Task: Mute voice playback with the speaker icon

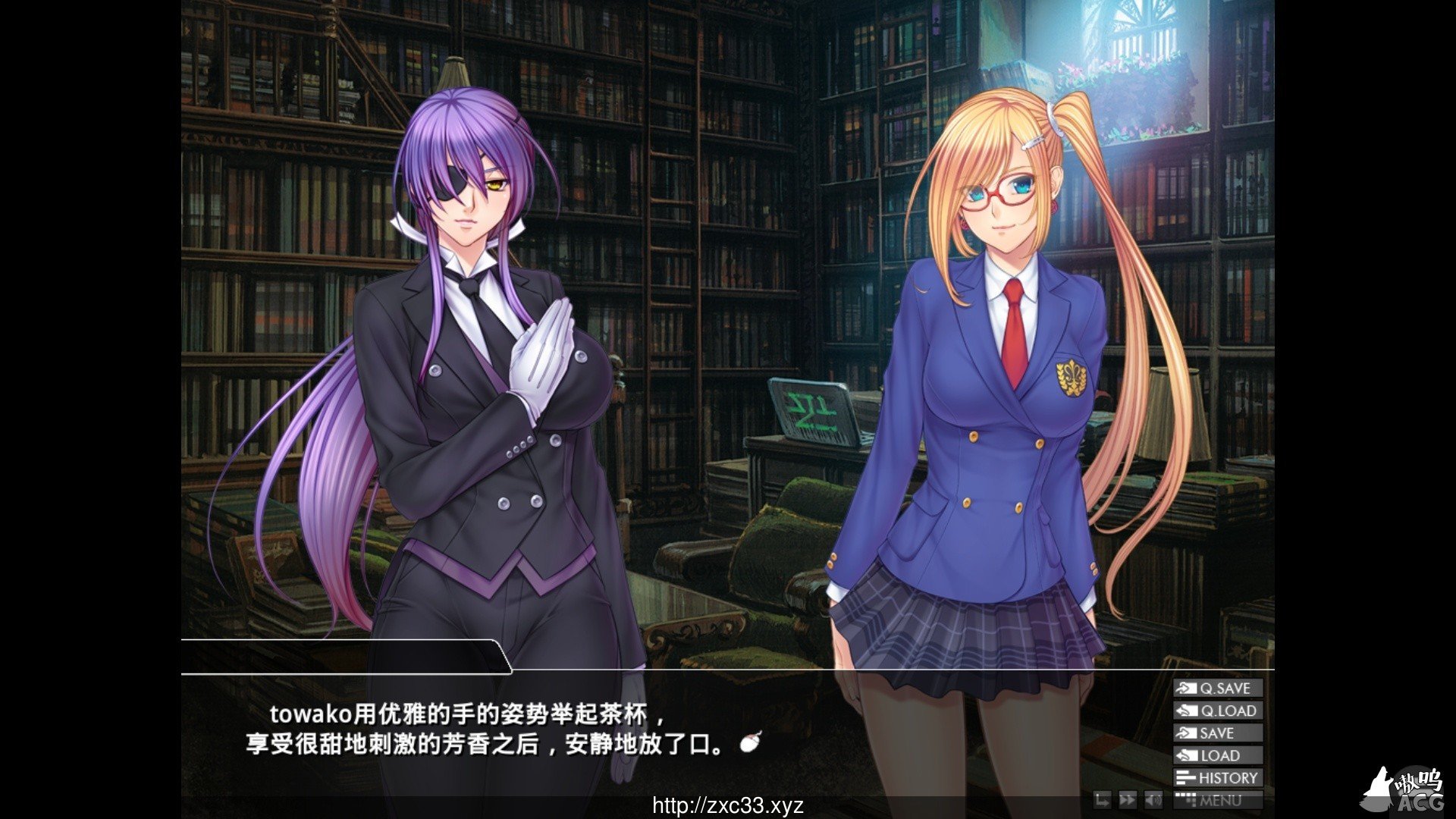Action: click(1153, 801)
